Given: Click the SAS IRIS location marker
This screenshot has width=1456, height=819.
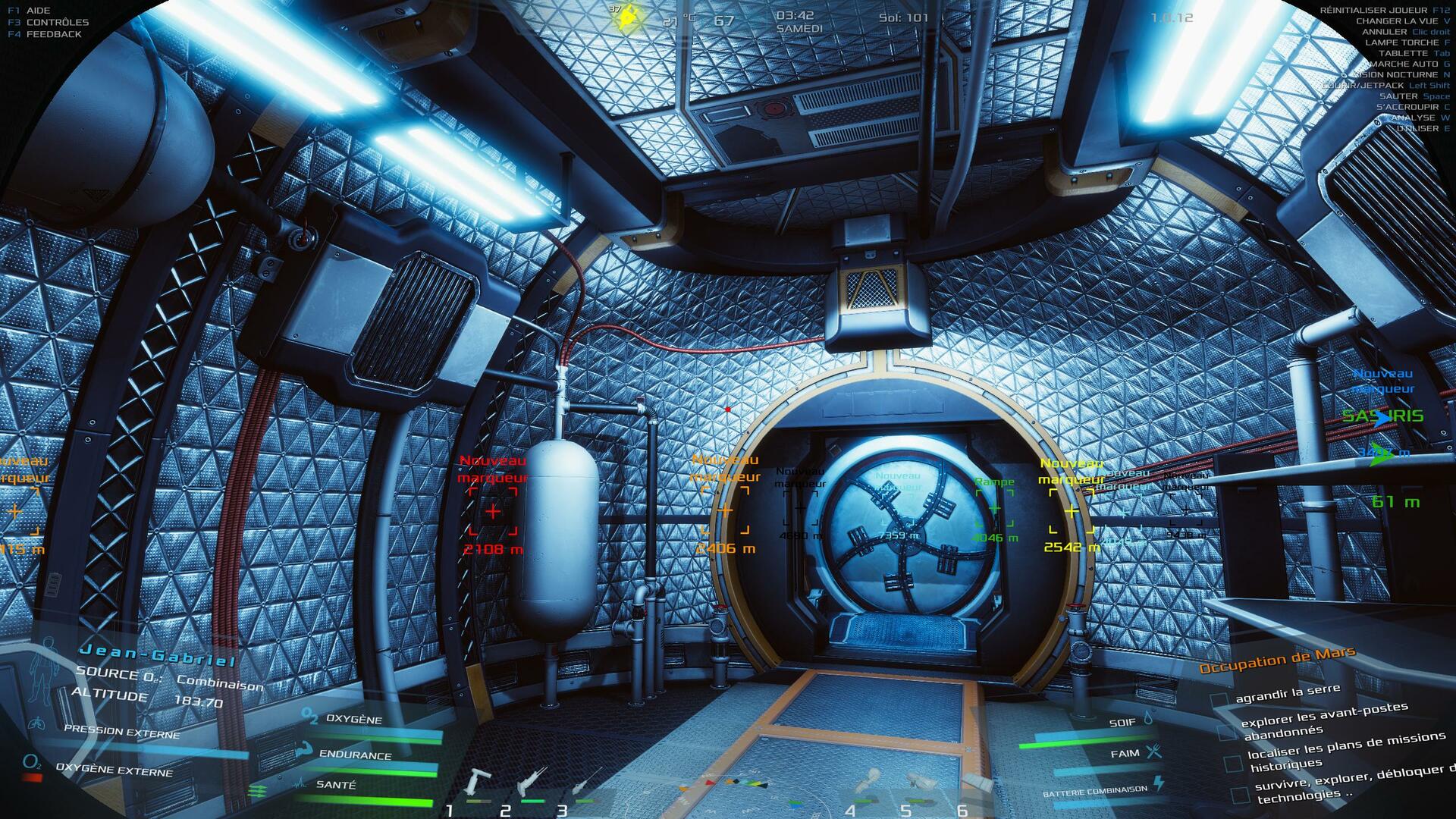Looking at the screenshot, I should point(1382,416).
